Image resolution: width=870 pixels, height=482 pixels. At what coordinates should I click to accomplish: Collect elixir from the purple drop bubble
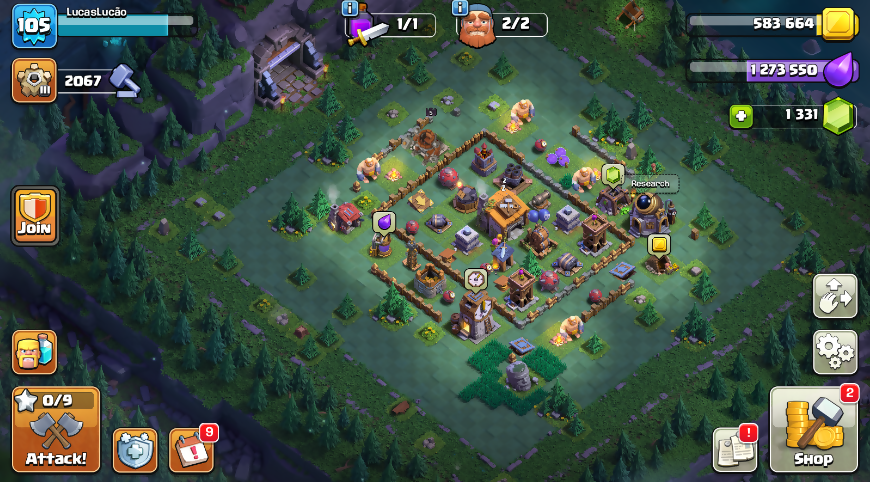[383, 222]
